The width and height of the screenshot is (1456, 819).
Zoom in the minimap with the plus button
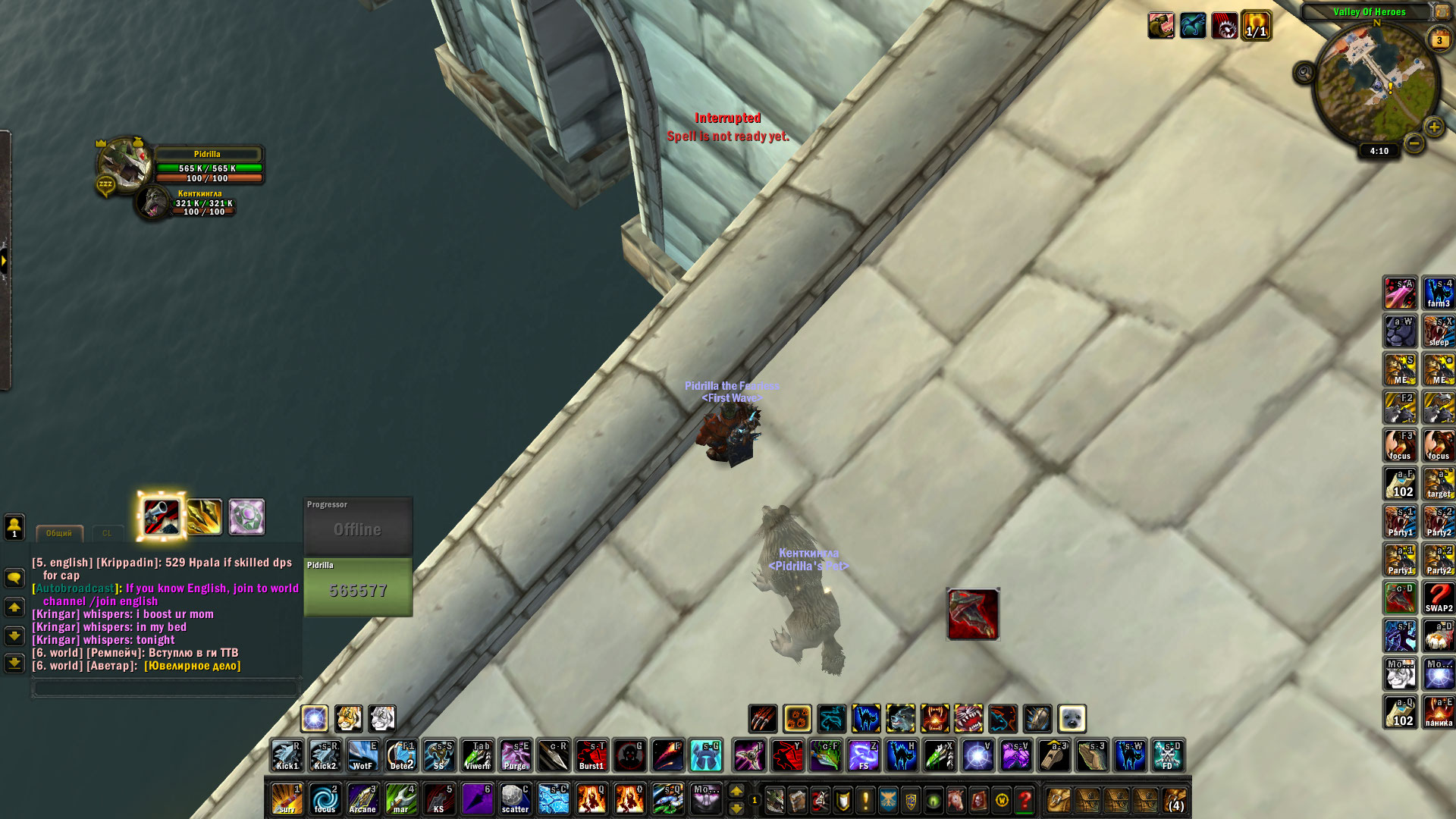click(1433, 127)
